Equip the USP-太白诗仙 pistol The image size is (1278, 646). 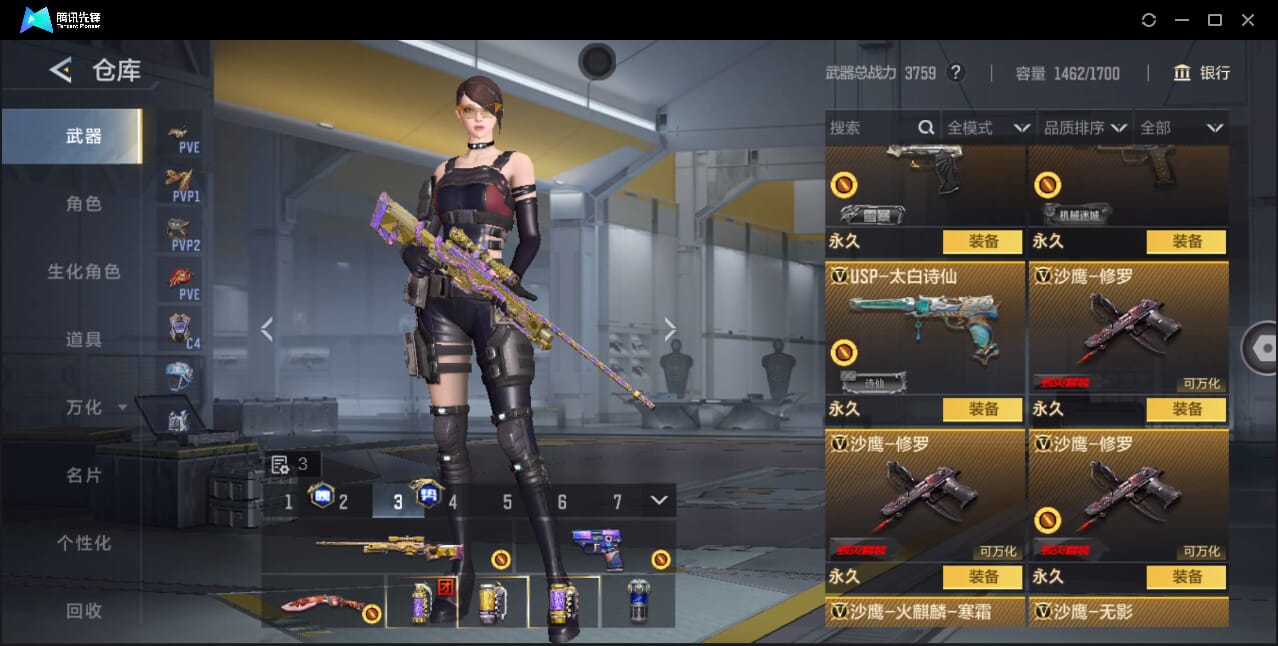tap(982, 409)
